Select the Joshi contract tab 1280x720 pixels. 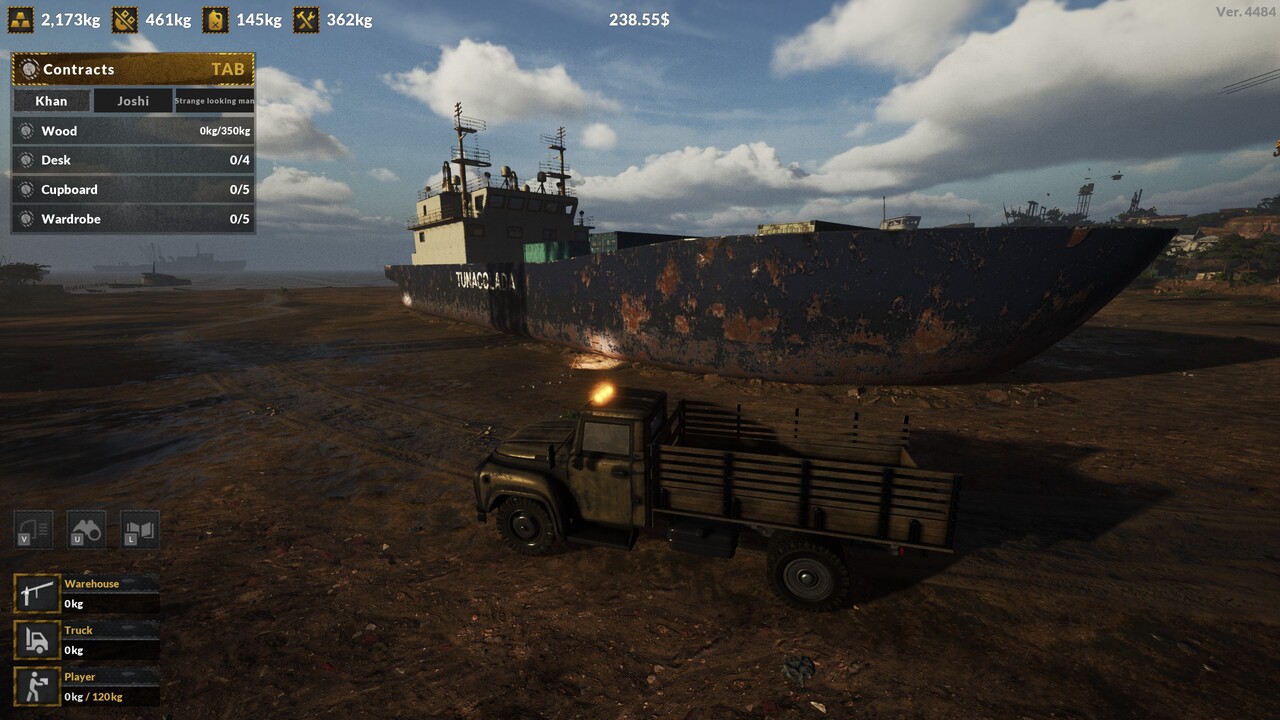tap(133, 101)
